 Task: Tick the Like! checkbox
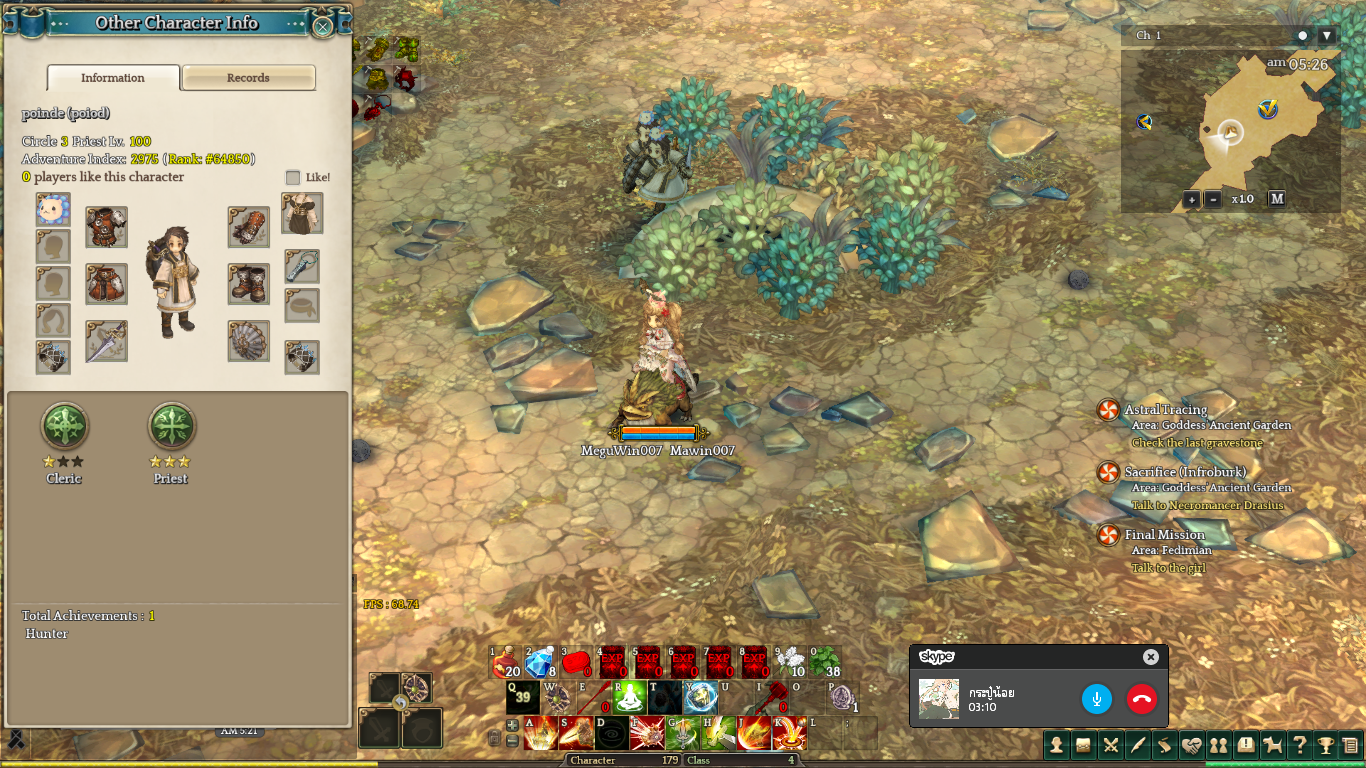pyautogui.click(x=293, y=177)
